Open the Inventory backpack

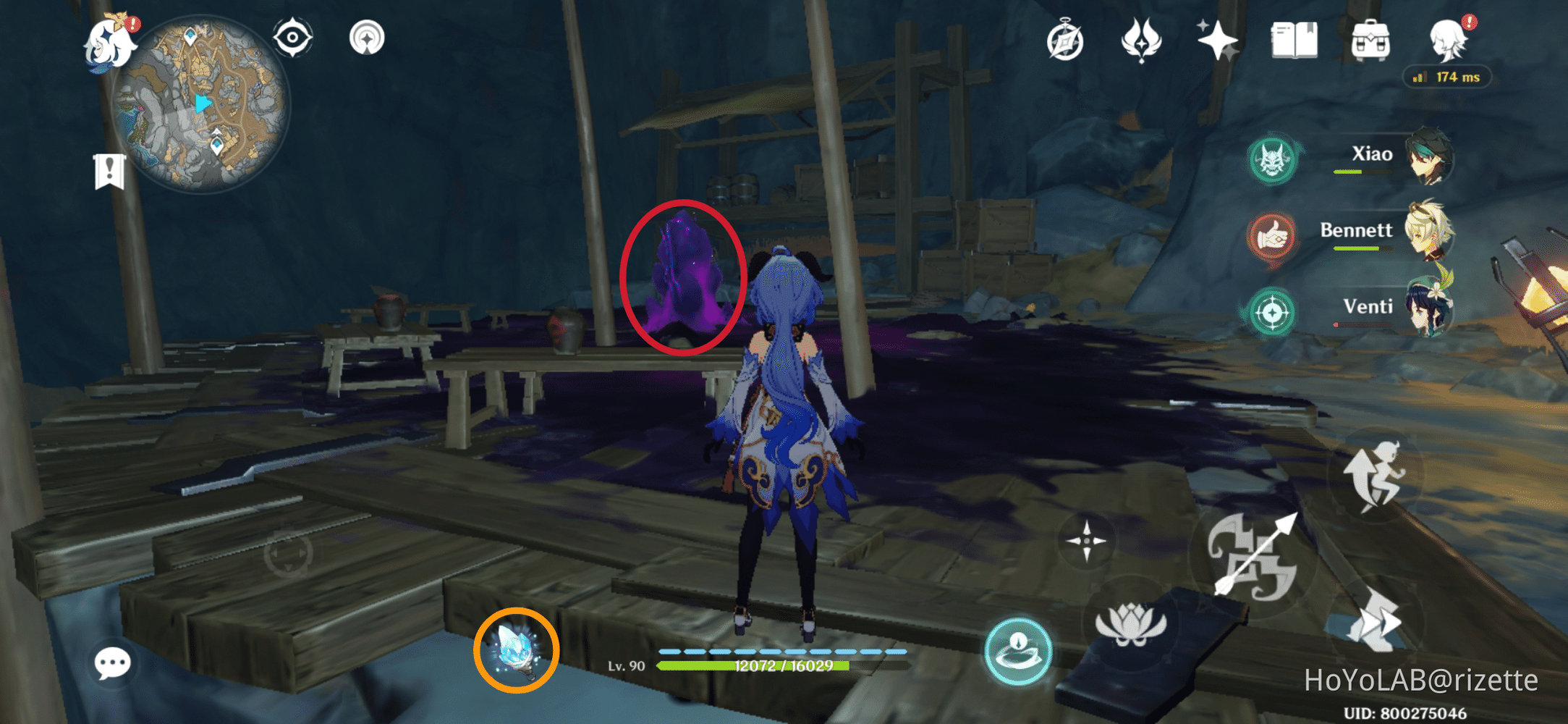[1370, 41]
